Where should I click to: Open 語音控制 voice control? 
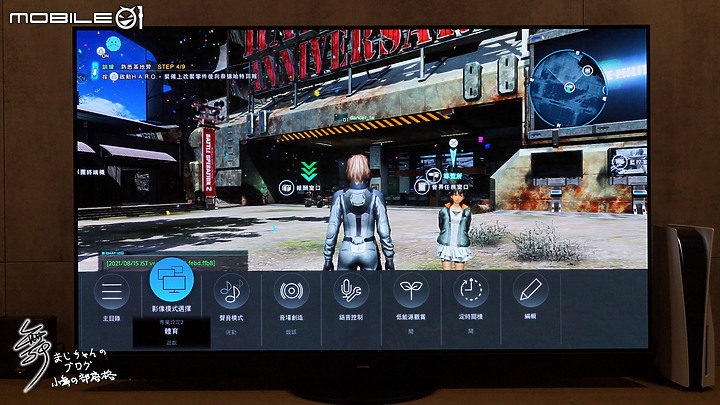pyautogui.click(x=352, y=292)
